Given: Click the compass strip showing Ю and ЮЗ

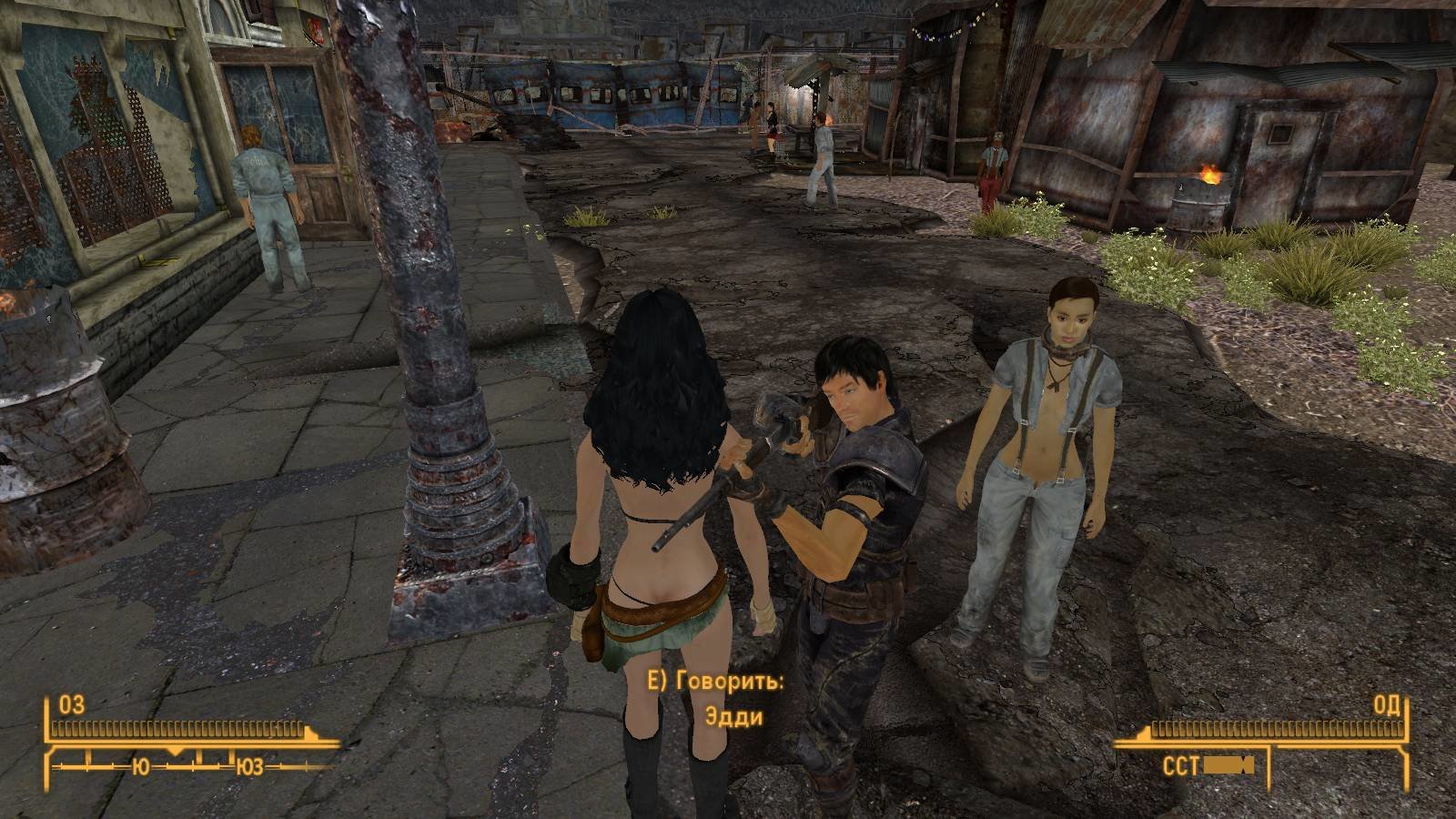Looking at the screenshot, I should click(192, 766).
